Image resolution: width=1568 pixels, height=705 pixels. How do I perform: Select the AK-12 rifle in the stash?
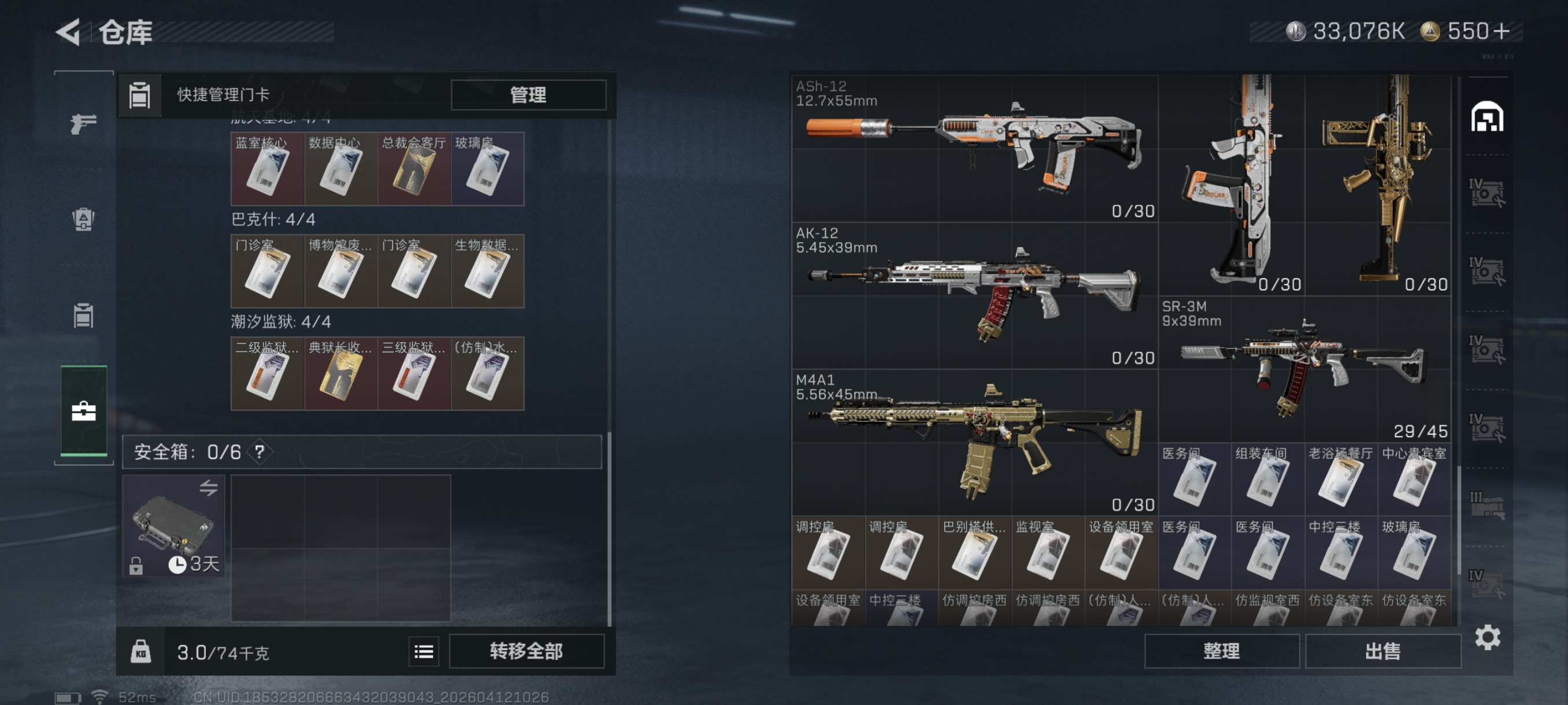pyautogui.click(x=974, y=295)
